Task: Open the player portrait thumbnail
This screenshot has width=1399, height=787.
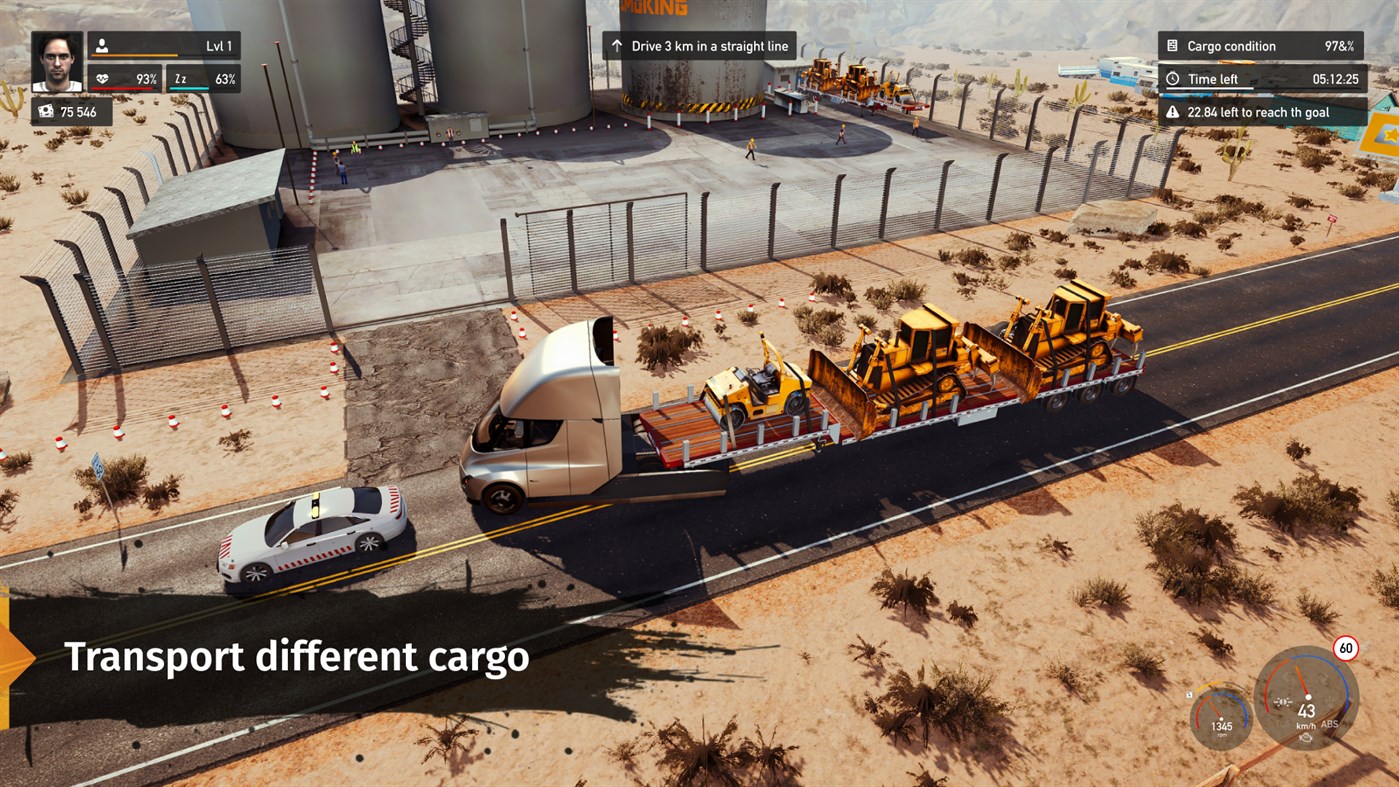Action: pyautogui.click(x=57, y=61)
